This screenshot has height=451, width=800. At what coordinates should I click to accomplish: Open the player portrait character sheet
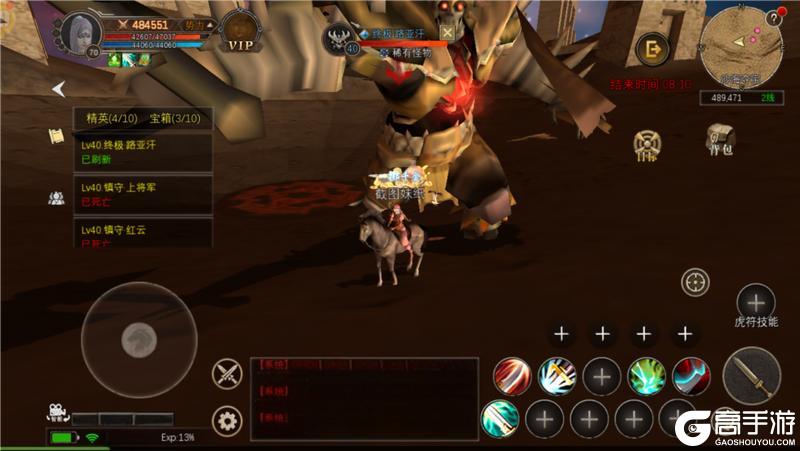[x=80, y=35]
